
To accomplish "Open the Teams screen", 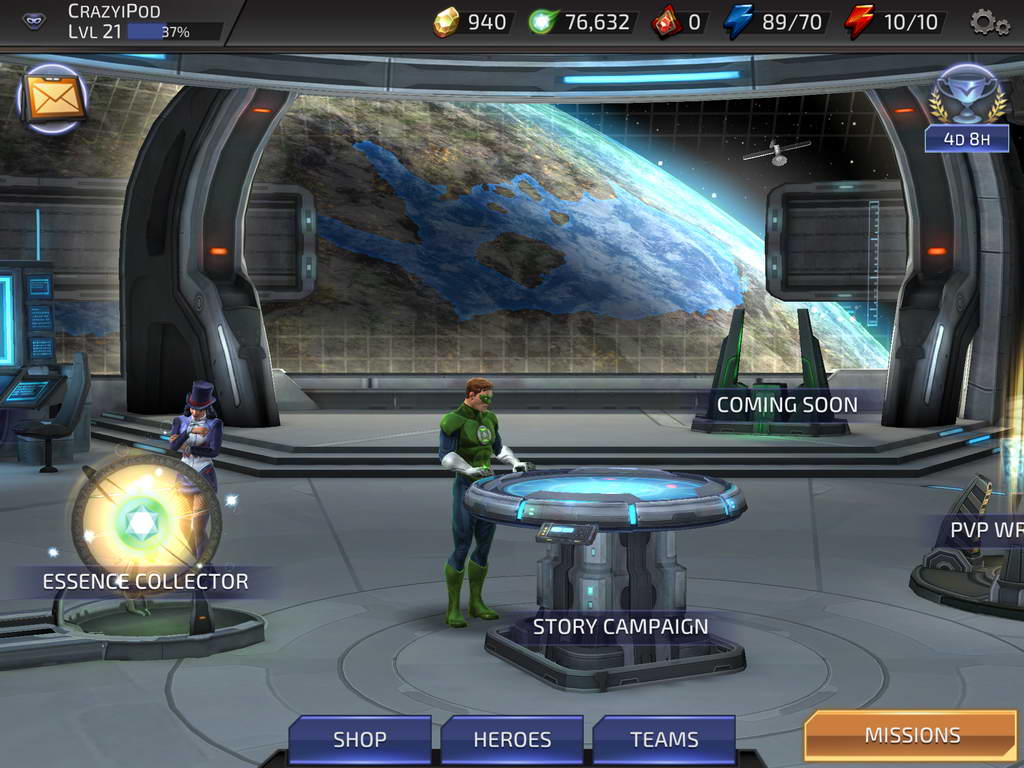I will click(664, 740).
